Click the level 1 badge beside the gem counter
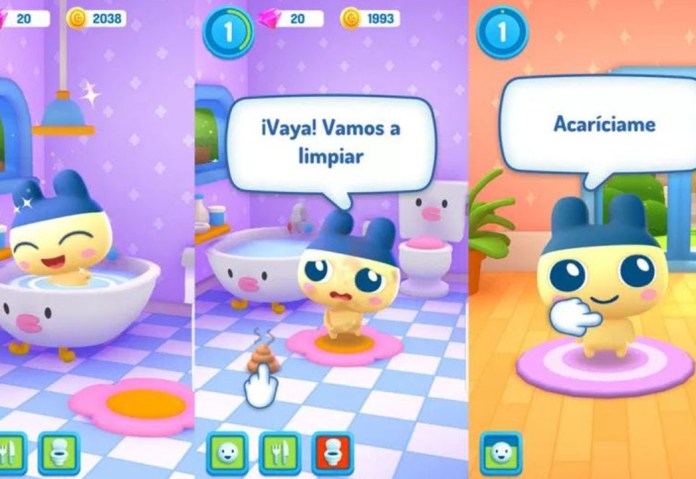Screen dimensions: 696x479 [x=227, y=32]
